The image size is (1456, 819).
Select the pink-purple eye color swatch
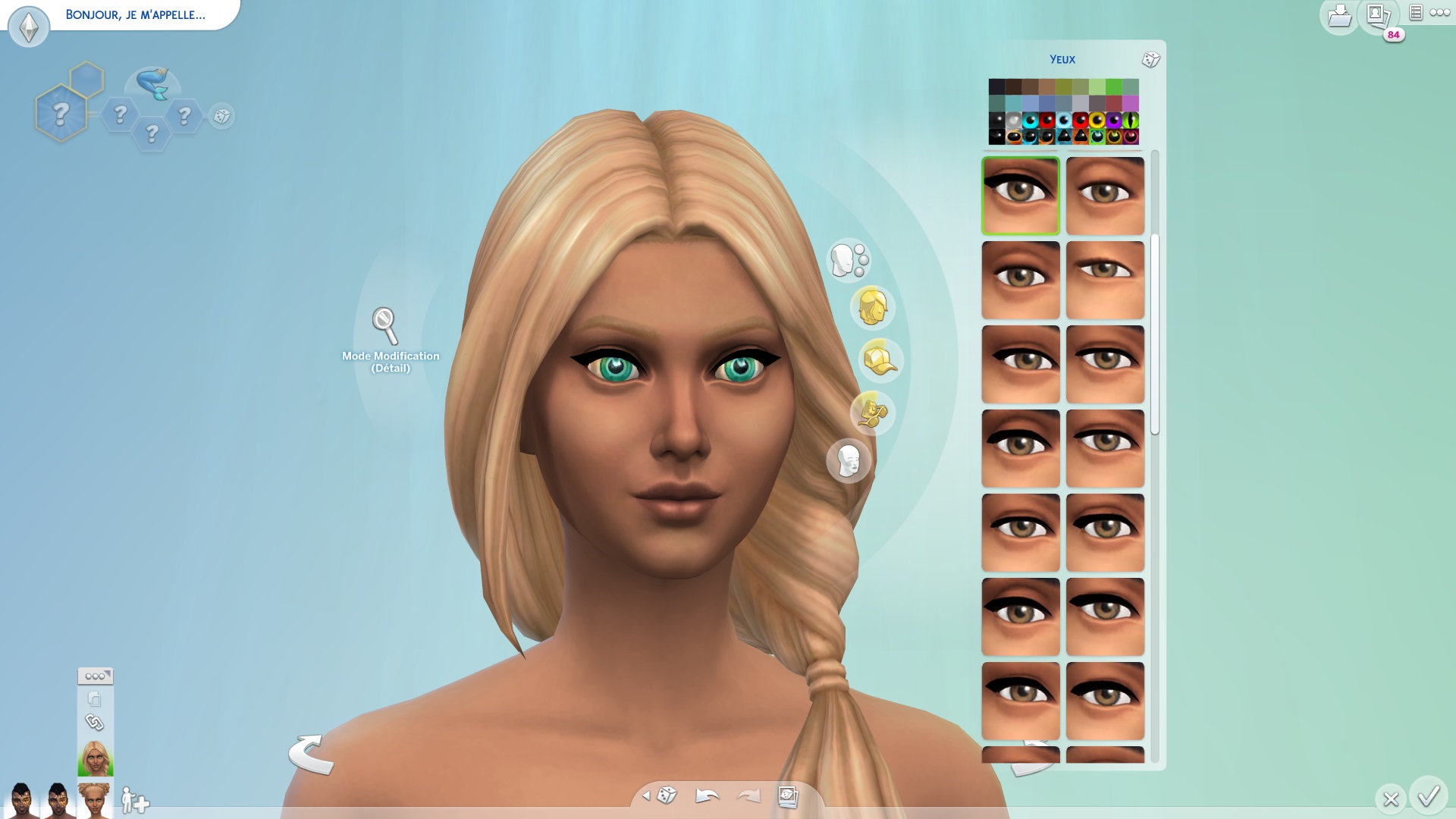[1131, 104]
